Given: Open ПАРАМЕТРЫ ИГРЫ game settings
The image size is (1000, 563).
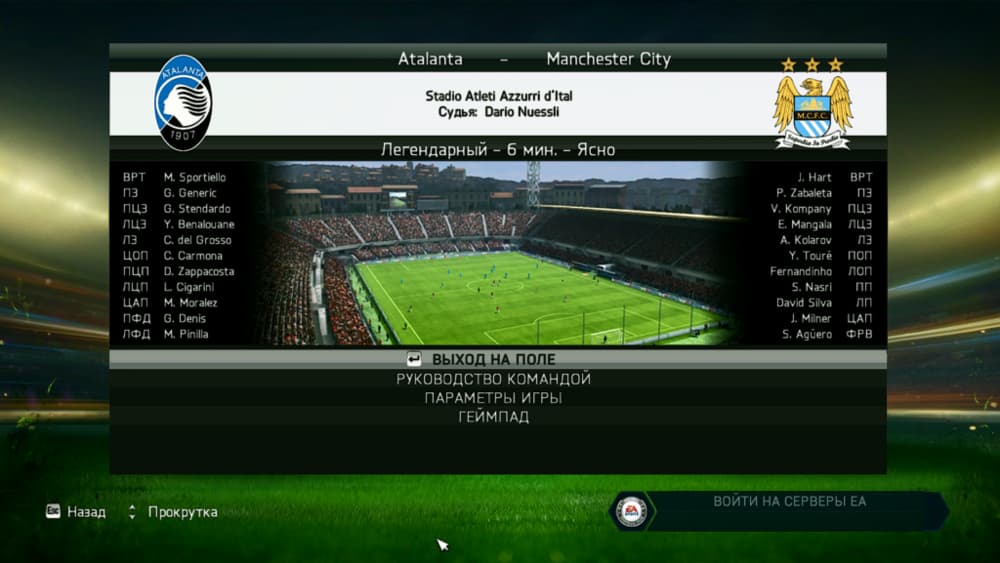Looking at the screenshot, I should pos(494,398).
